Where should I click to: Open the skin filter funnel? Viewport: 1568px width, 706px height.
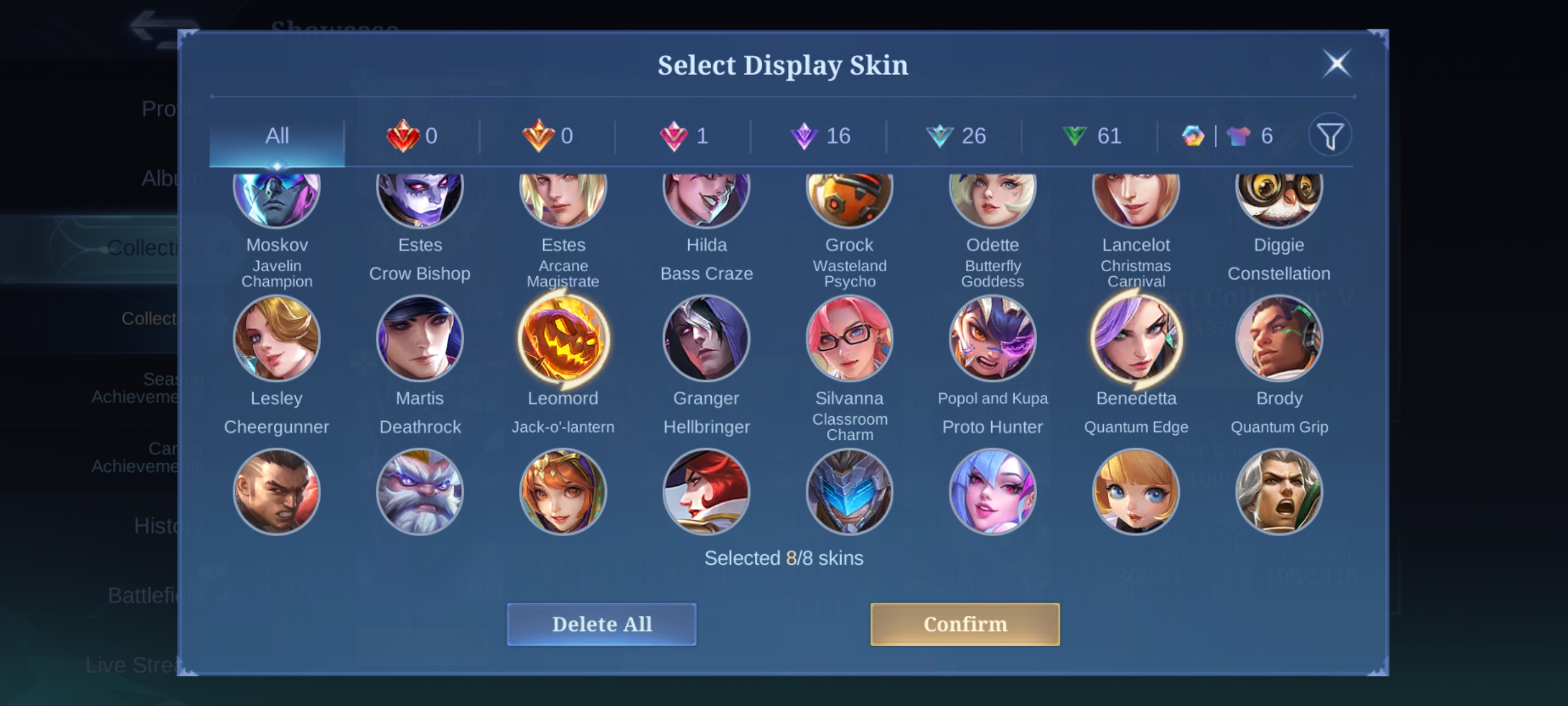point(1330,136)
